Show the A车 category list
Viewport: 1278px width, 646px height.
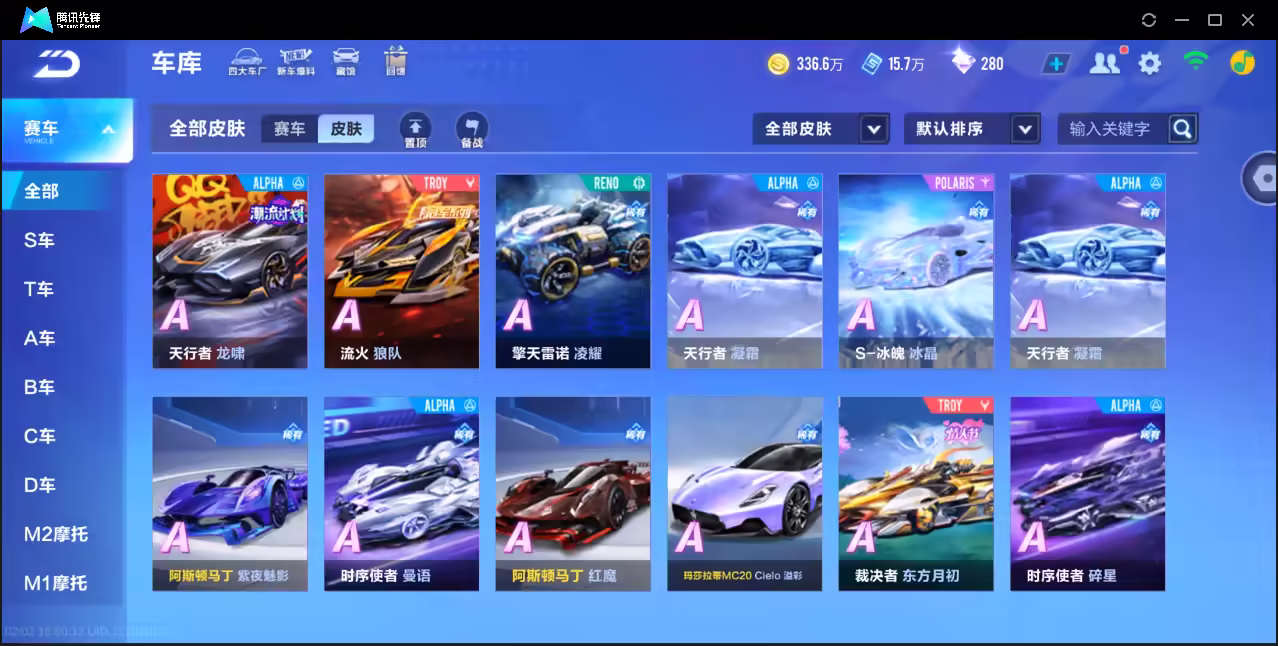(x=40, y=338)
